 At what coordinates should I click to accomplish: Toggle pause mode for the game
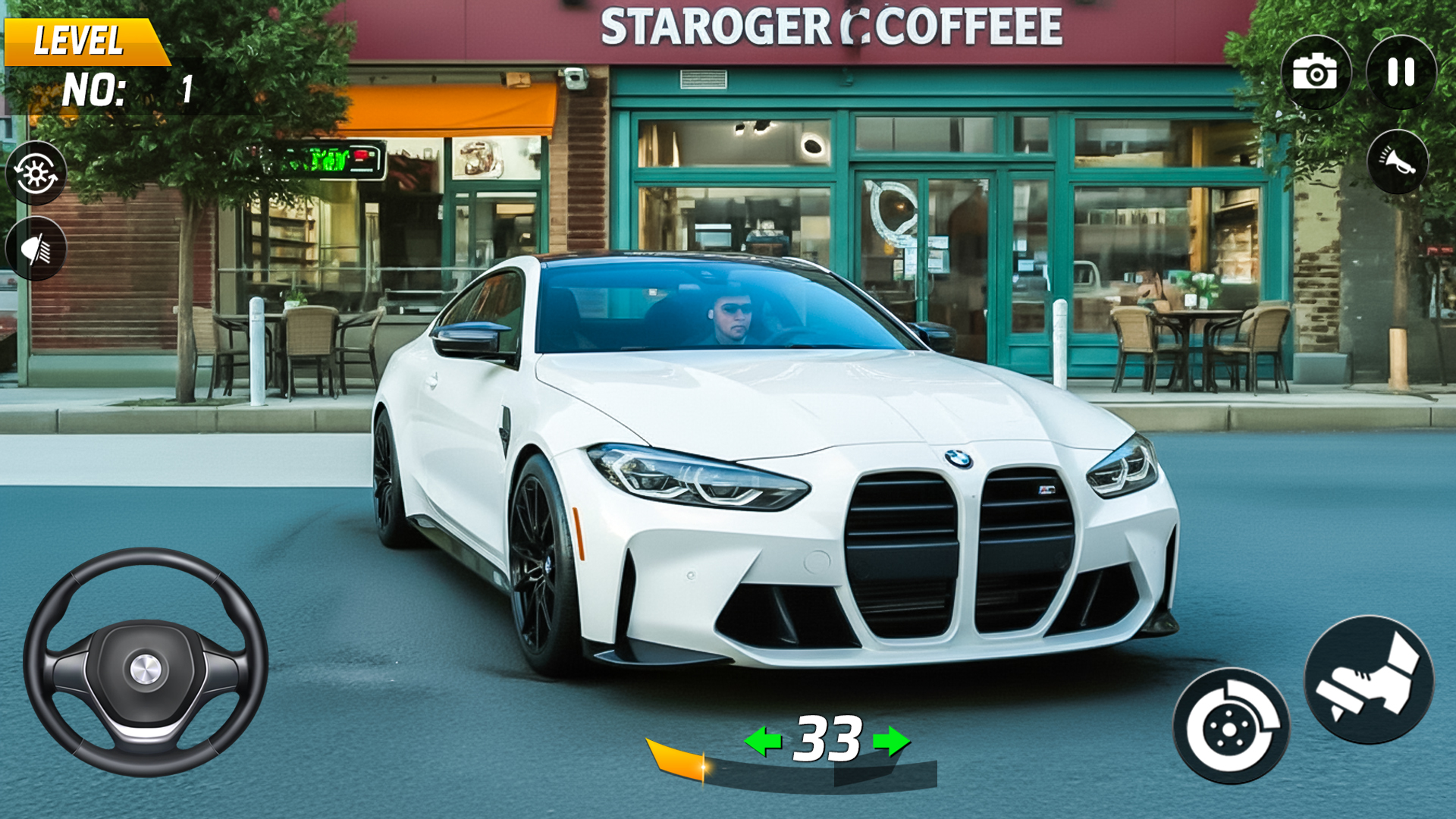(1401, 74)
